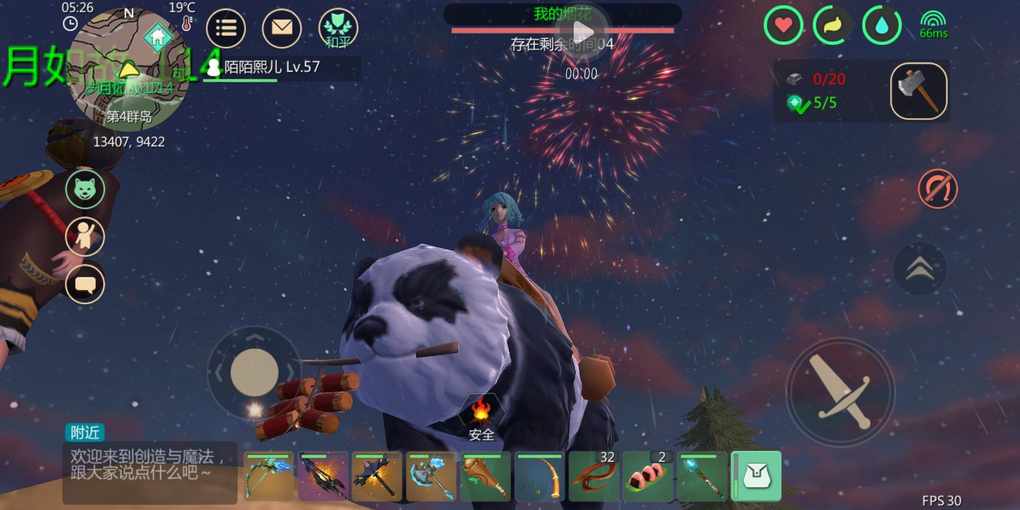Screen dimensions: 1020x510
Task: Open the circular minimap
Action: pos(127,70)
